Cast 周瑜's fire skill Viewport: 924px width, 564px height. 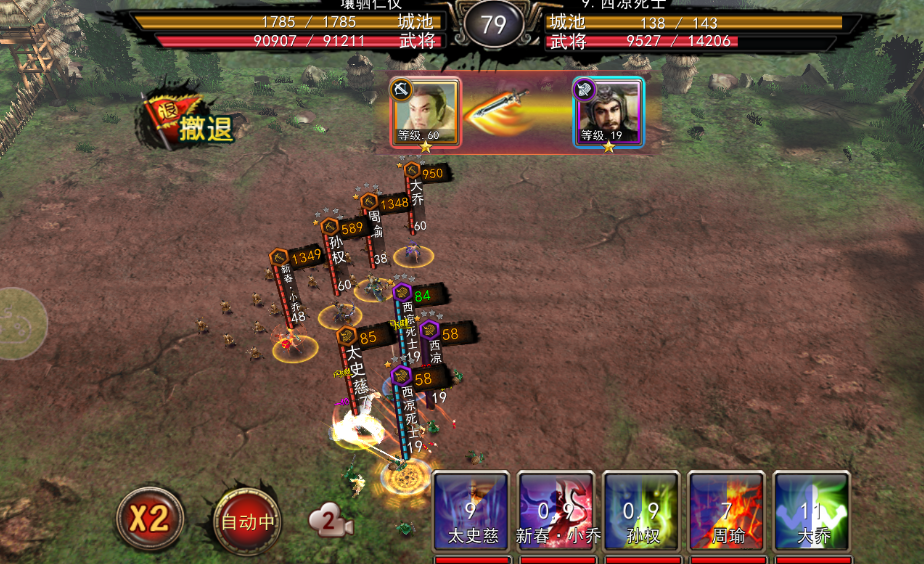point(726,511)
